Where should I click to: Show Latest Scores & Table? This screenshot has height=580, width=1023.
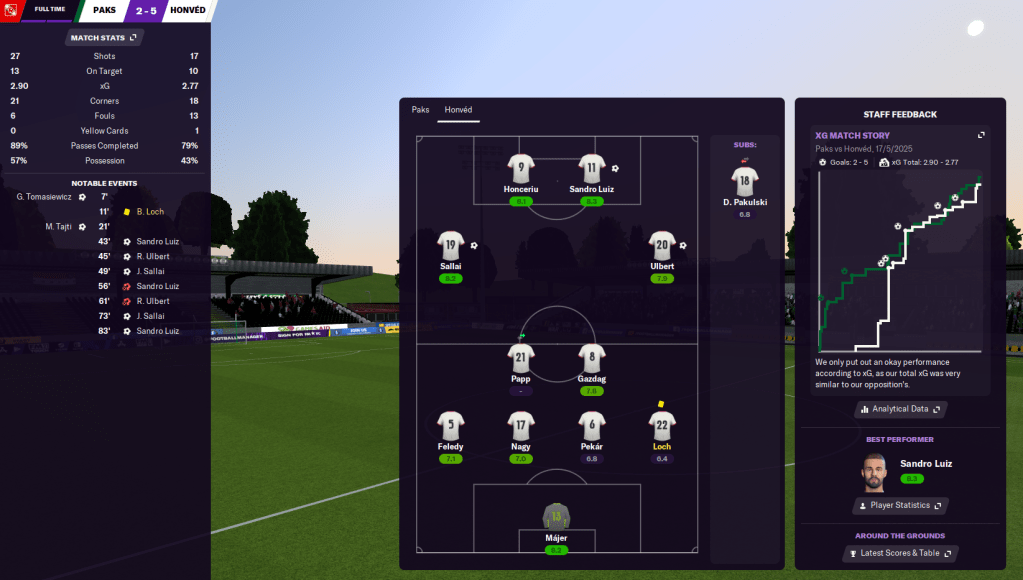point(900,553)
